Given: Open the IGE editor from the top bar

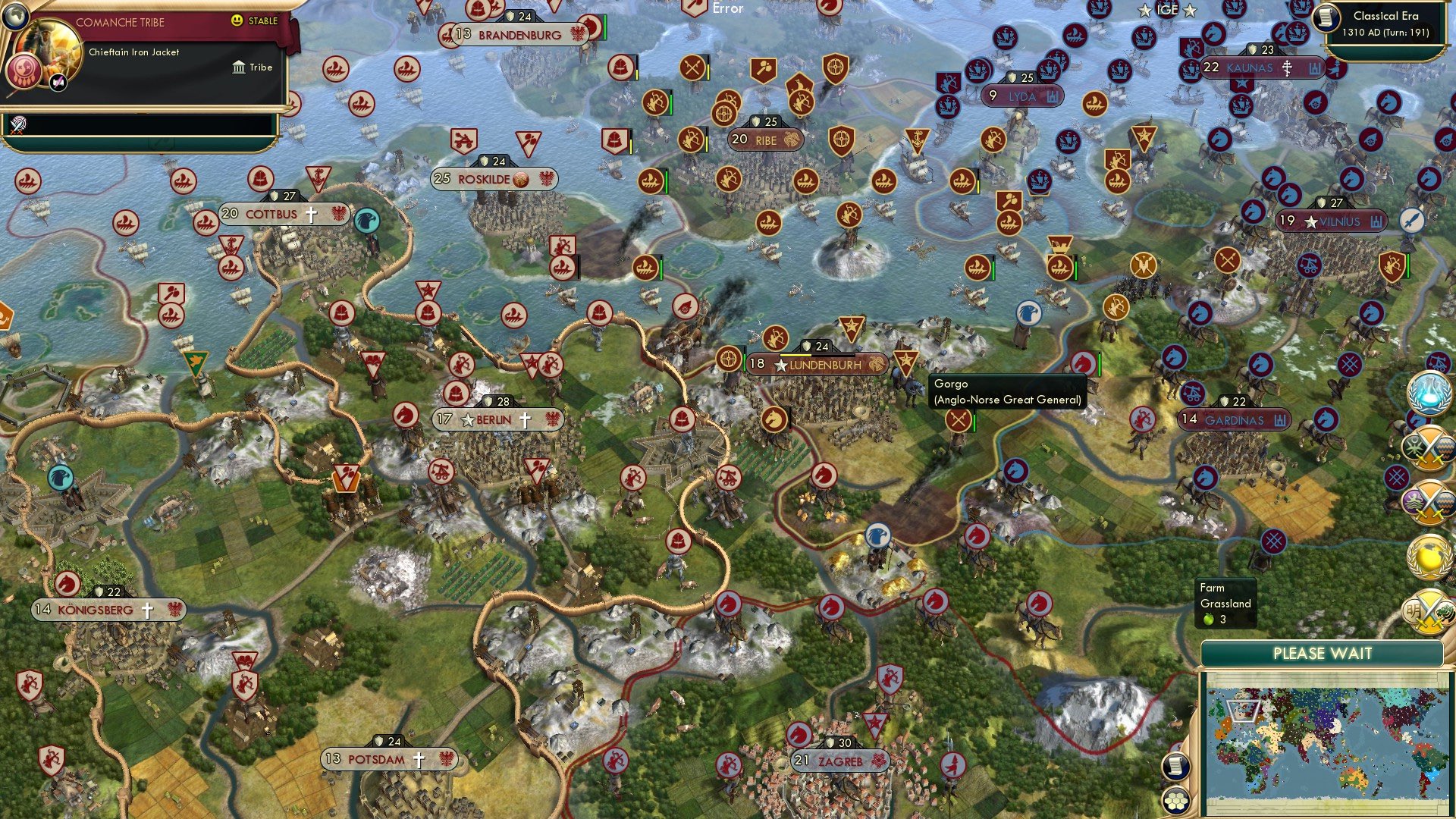Looking at the screenshot, I should (x=1168, y=10).
